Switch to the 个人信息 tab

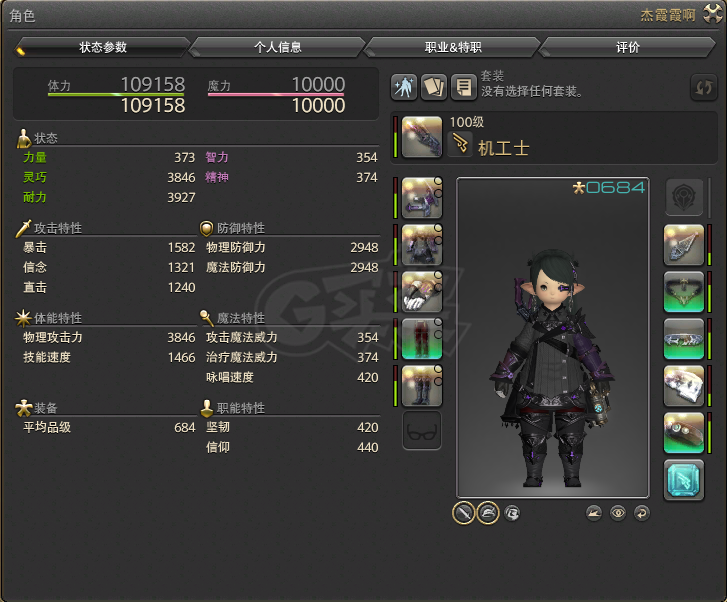point(277,47)
